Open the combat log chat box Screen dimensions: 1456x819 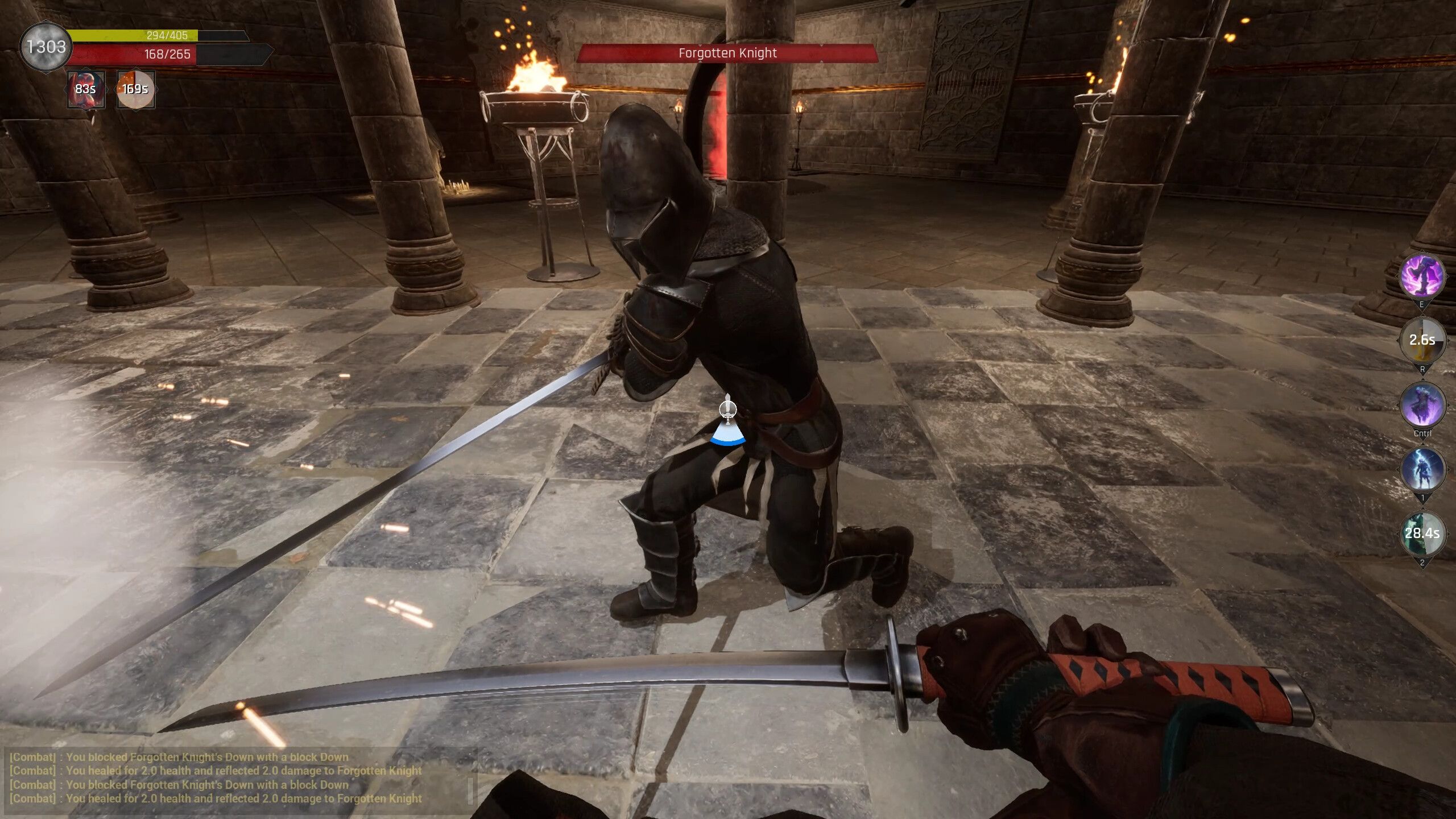pyautogui.click(x=239, y=777)
